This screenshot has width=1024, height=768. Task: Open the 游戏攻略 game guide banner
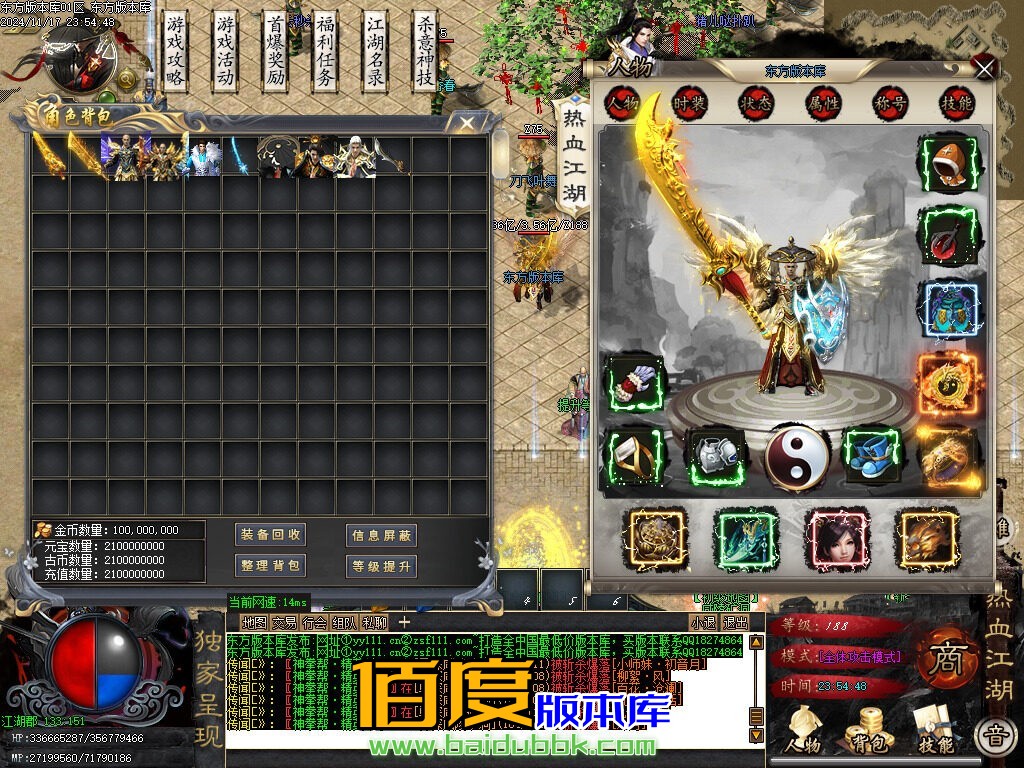click(176, 50)
